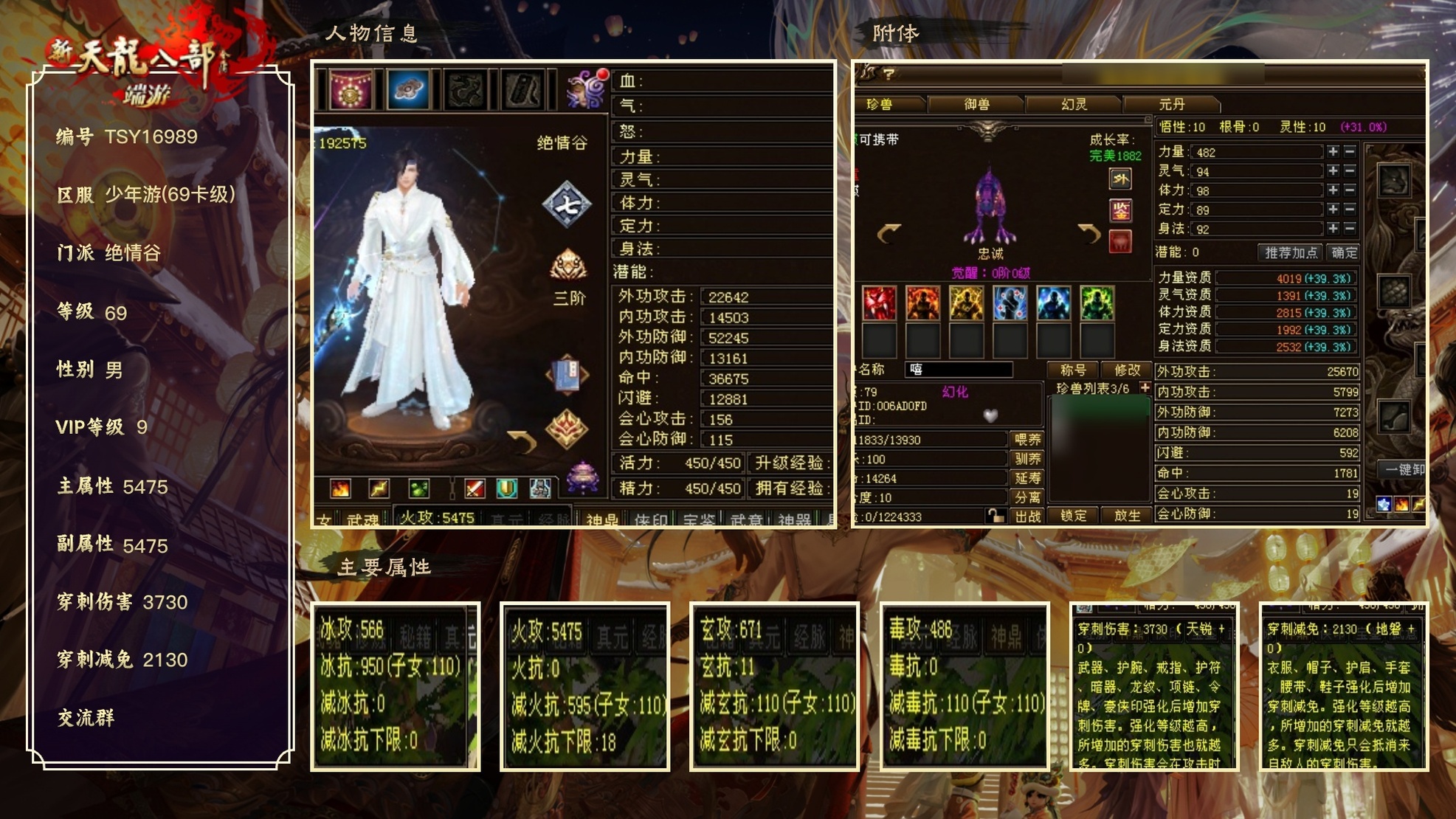Open the pet 称号 title button
Viewport: 1456px width, 819px height.
coord(1073,370)
